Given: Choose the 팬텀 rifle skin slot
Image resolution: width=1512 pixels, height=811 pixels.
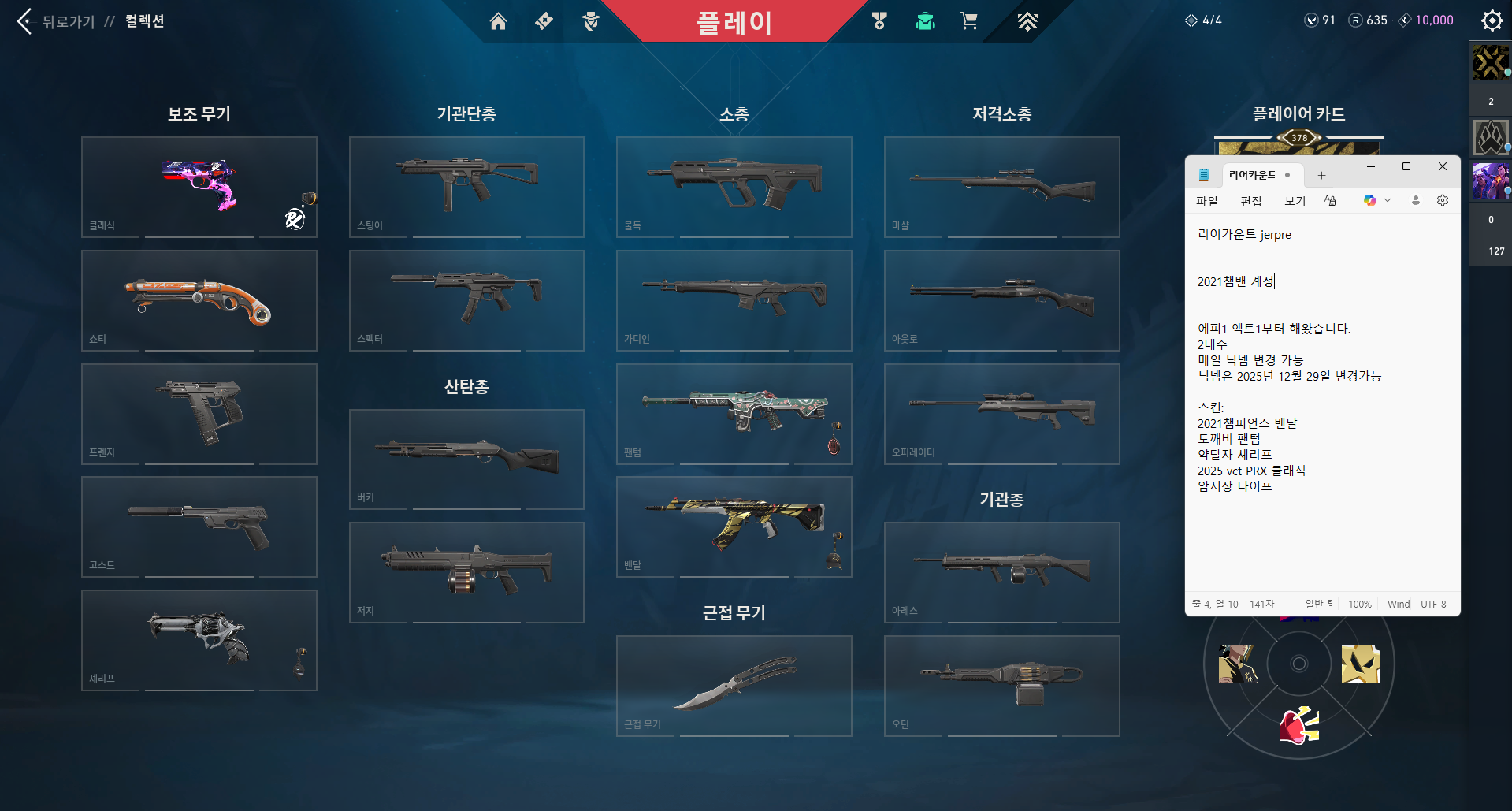Looking at the screenshot, I should click(734, 414).
